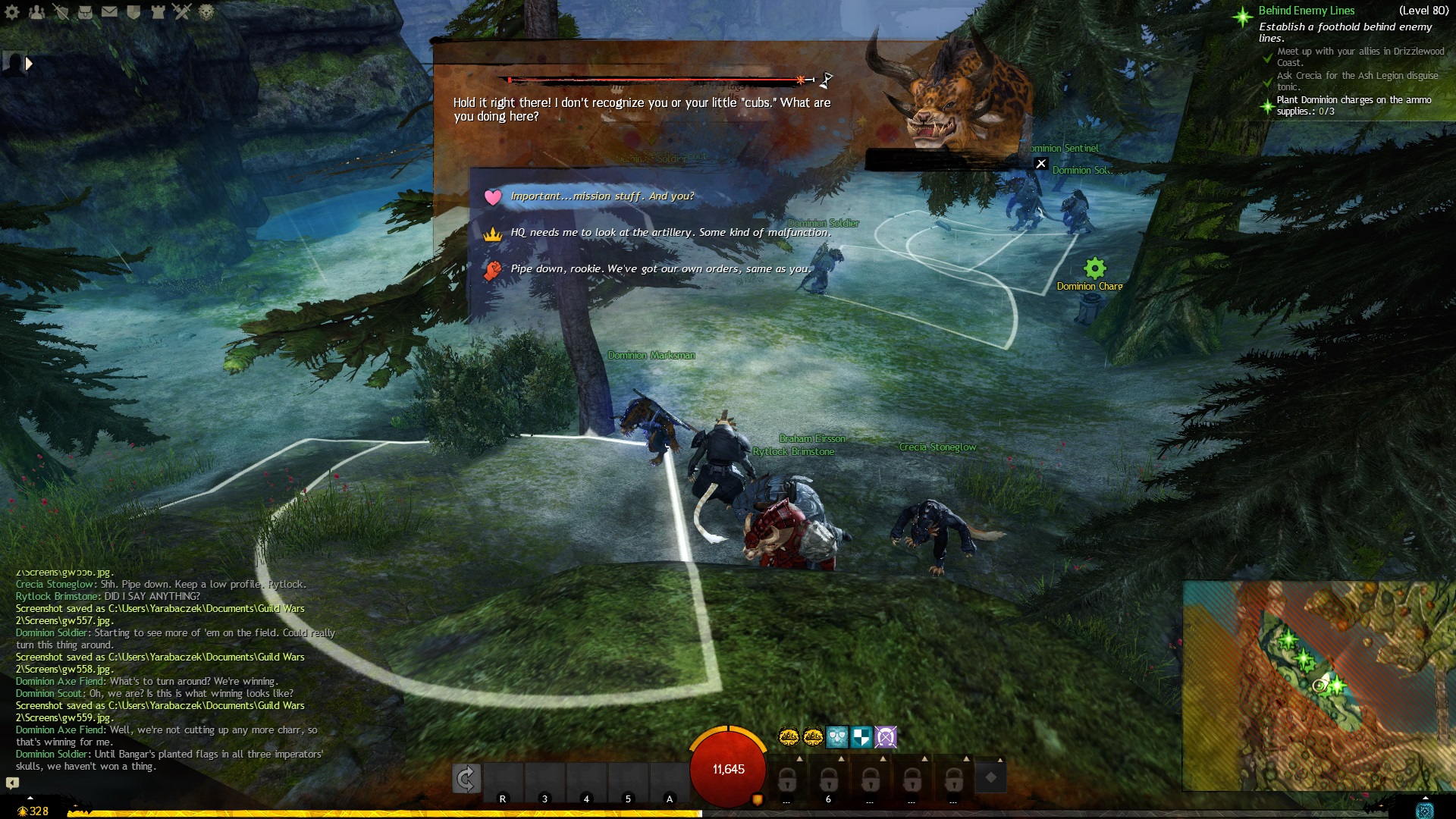
Task: Choose the reply "Important...mission stuff. And you?"
Action: click(602, 196)
